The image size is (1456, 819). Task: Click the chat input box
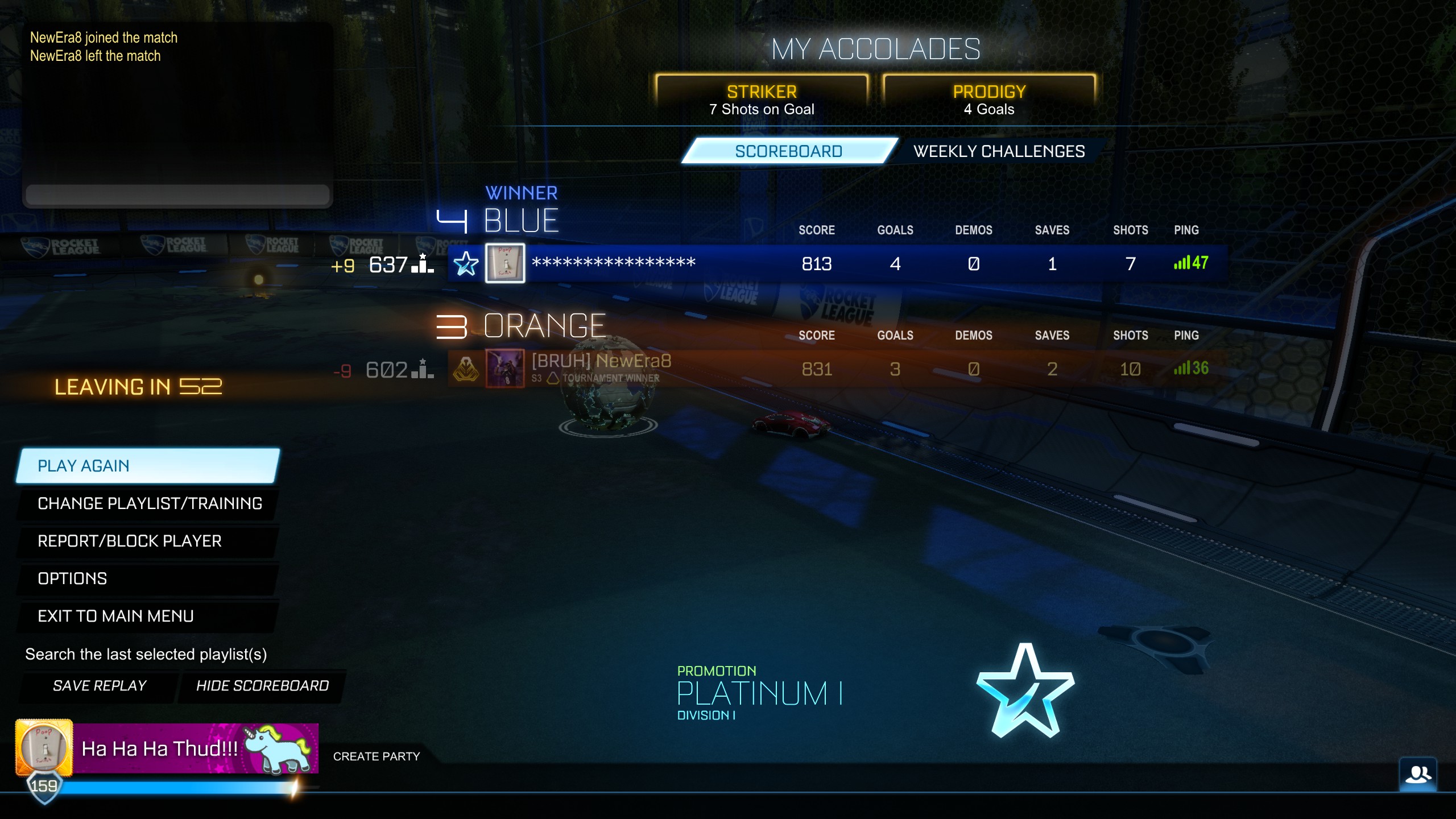(x=177, y=195)
